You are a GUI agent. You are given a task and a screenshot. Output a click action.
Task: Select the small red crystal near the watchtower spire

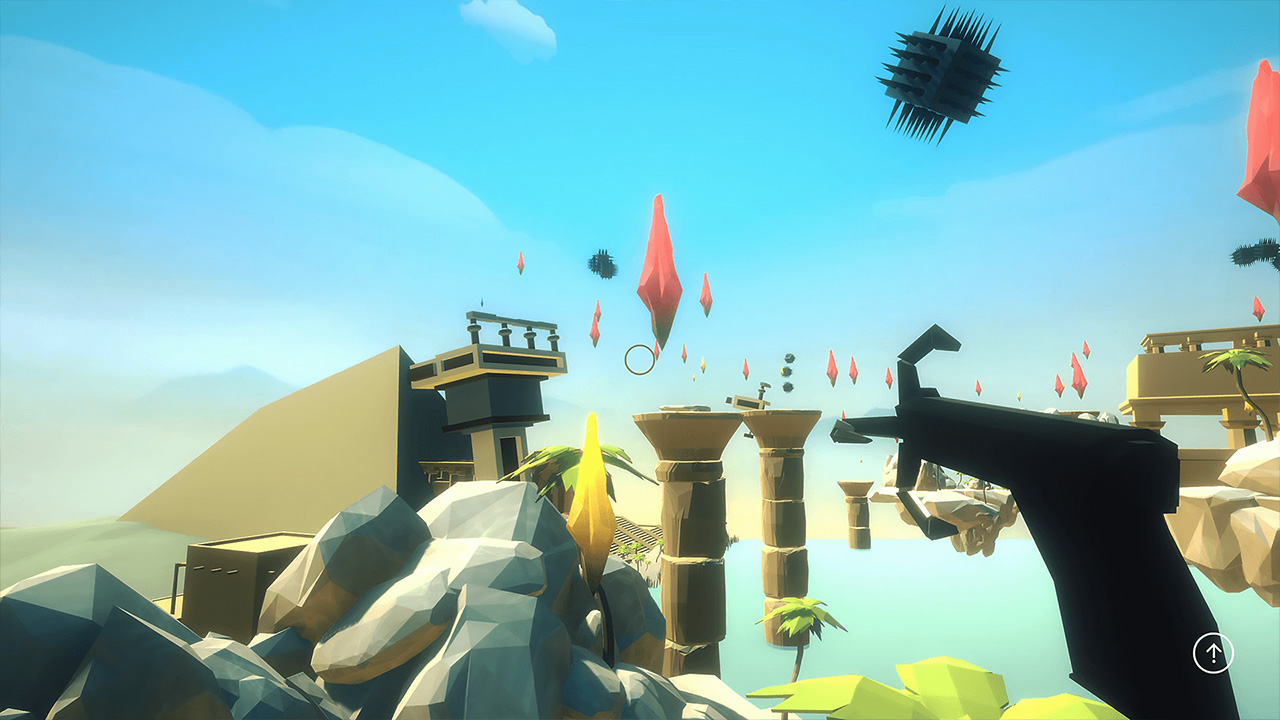[522, 265]
